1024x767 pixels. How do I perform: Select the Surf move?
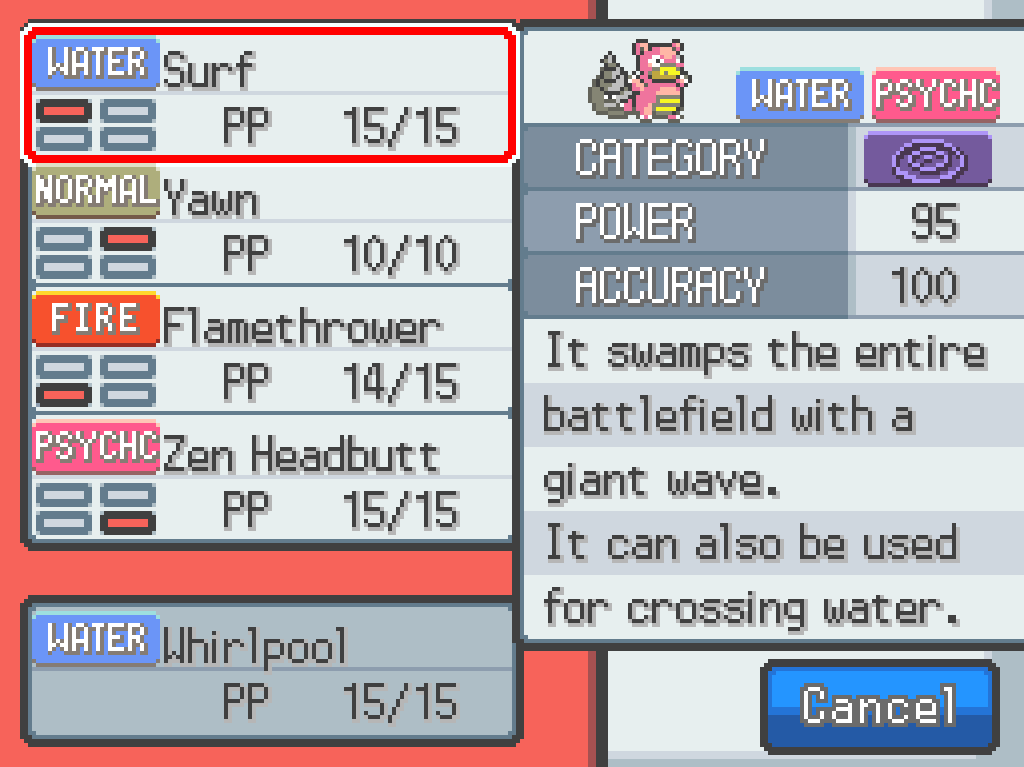[x=270, y=96]
